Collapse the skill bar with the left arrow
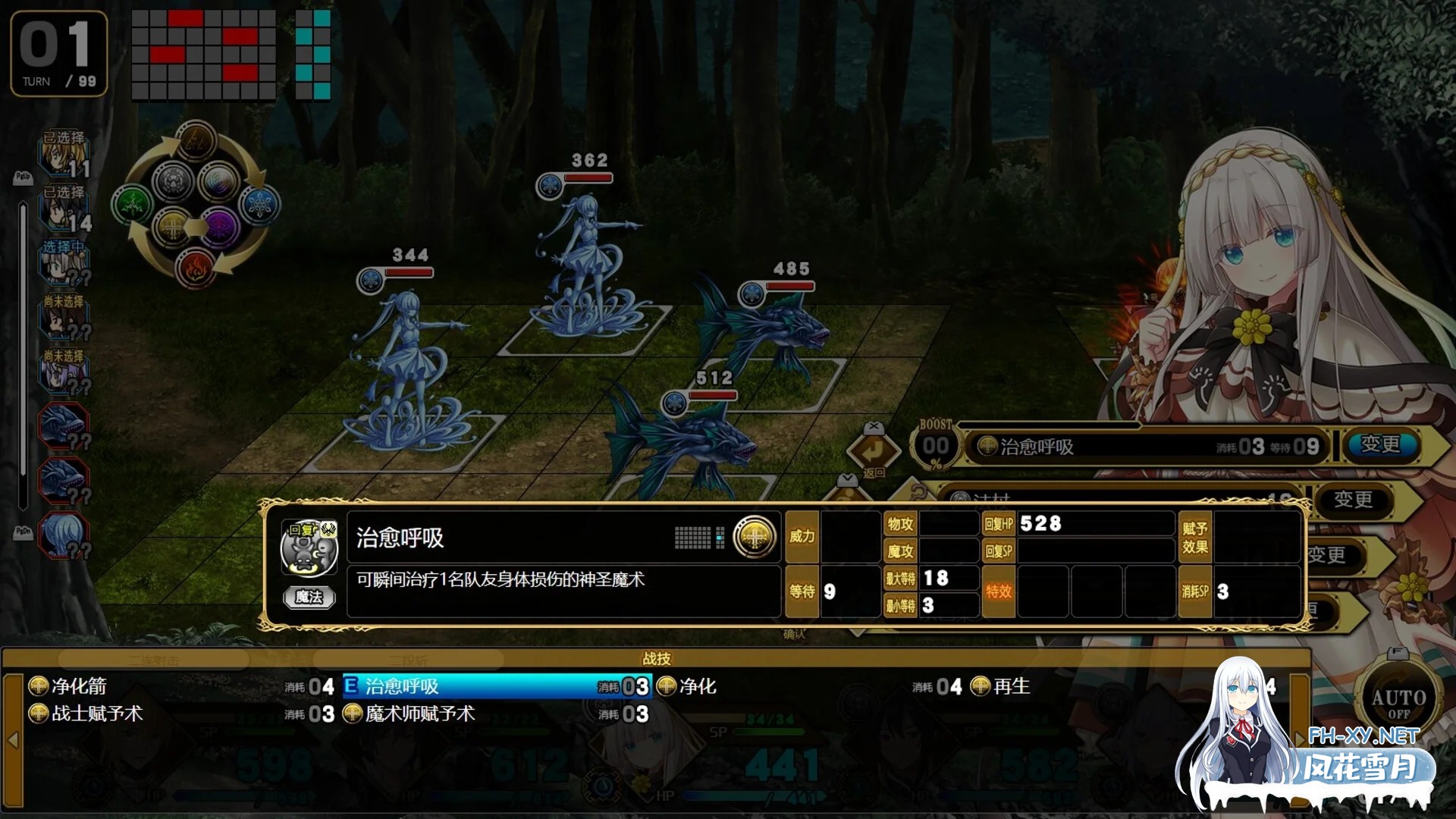Image resolution: width=1456 pixels, height=819 pixels. (12, 739)
